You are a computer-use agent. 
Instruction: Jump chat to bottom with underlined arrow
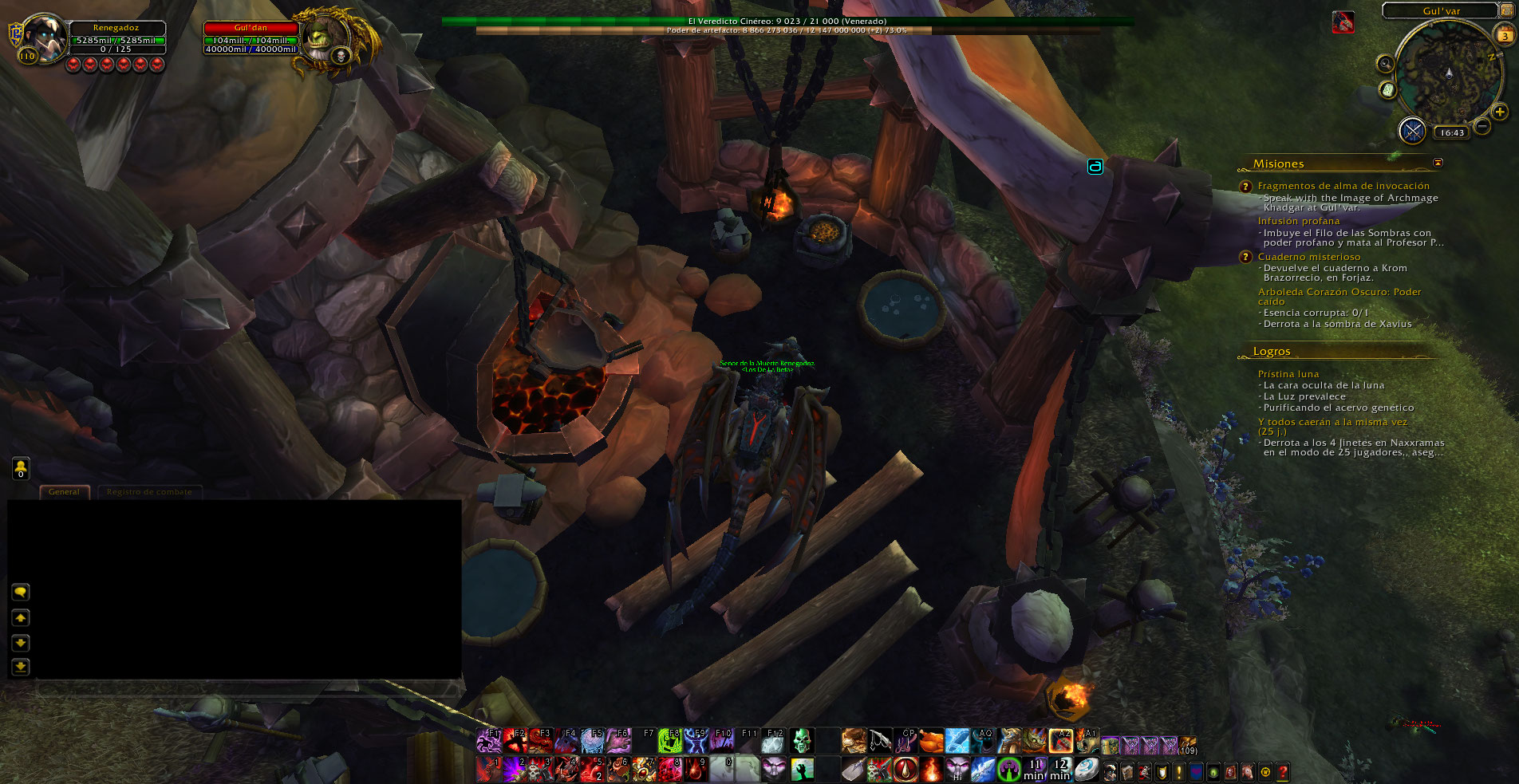(21, 667)
